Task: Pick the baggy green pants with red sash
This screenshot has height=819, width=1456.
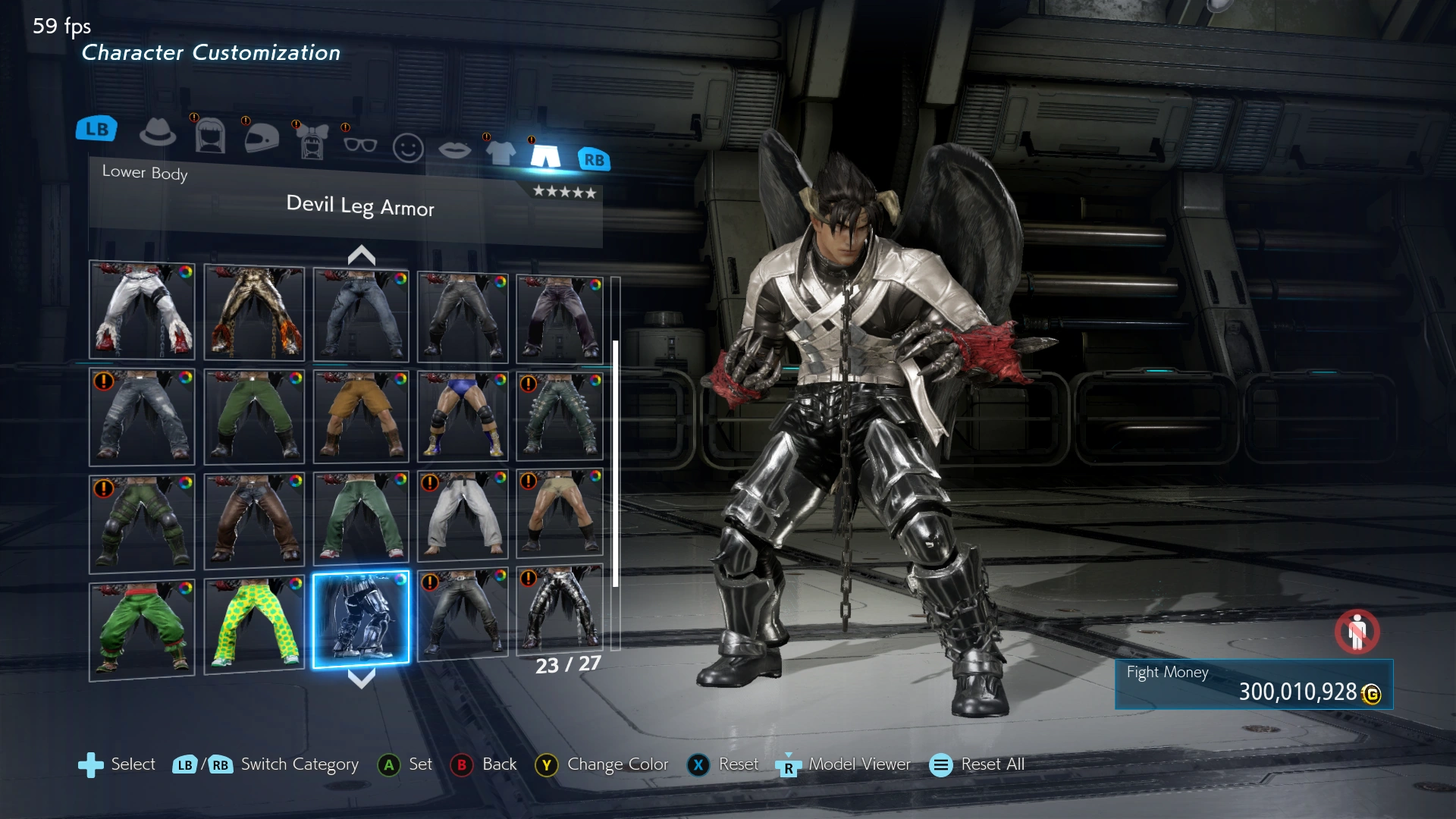Action: pos(142,628)
